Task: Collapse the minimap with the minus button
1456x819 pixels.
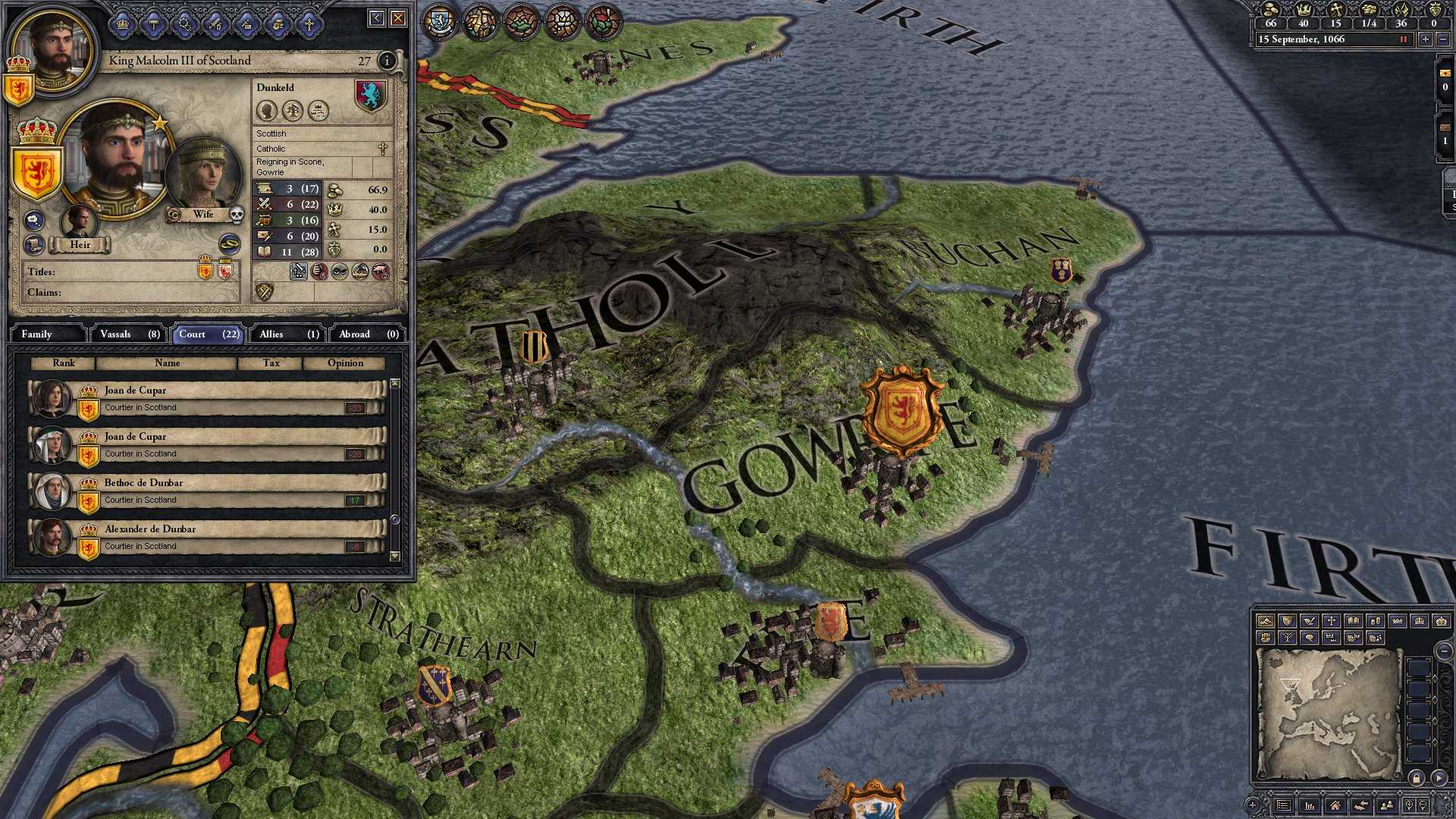Action: pos(1444,651)
